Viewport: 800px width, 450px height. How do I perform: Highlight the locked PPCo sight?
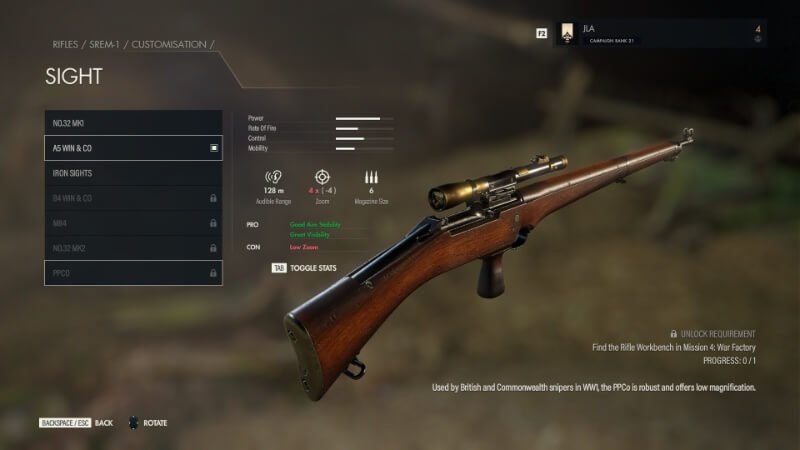click(x=133, y=273)
